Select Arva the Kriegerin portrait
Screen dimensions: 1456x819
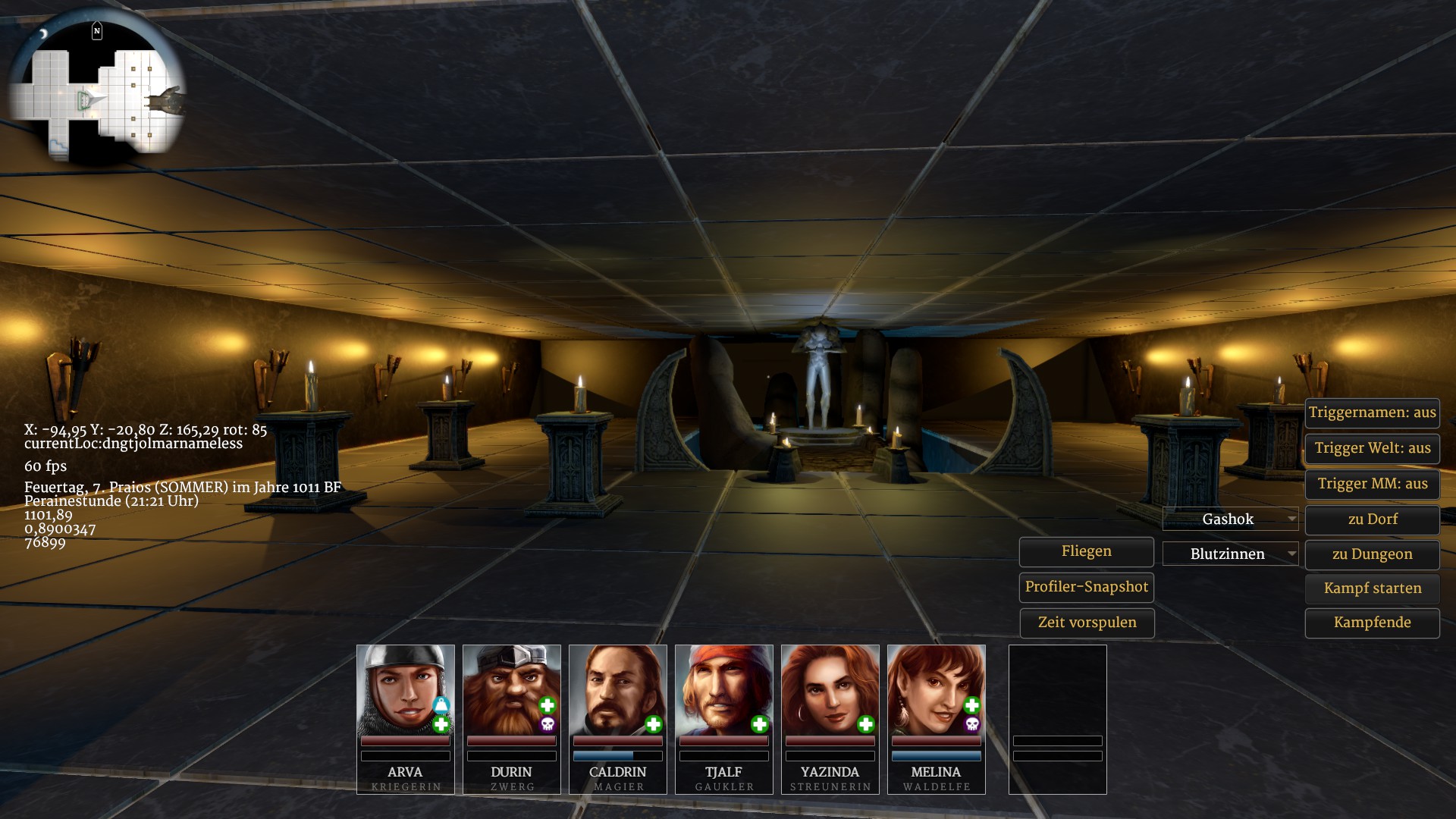click(x=405, y=690)
